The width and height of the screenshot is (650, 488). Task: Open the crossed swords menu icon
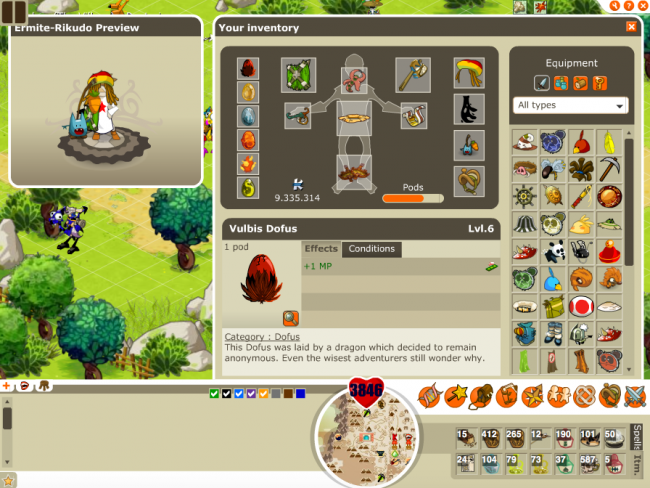point(636,396)
